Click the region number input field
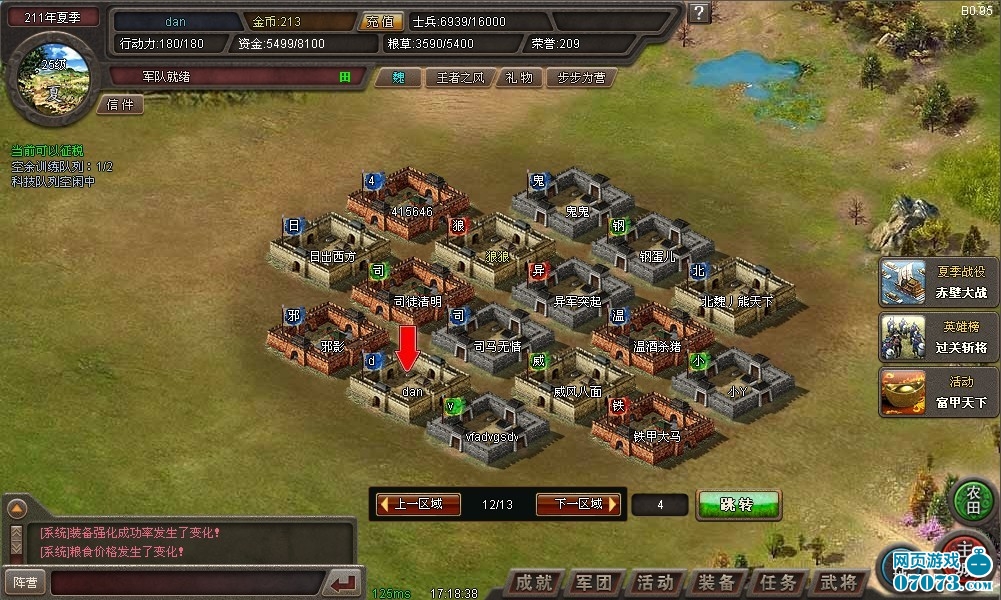 tap(660, 505)
